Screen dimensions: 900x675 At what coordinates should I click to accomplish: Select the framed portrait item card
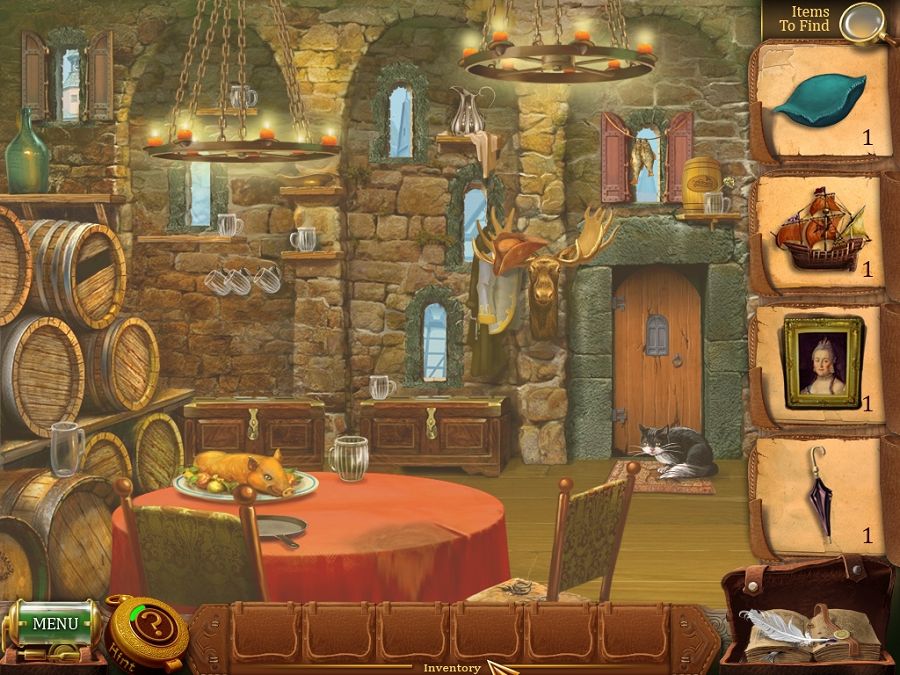pyautogui.click(x=822, y=361)
